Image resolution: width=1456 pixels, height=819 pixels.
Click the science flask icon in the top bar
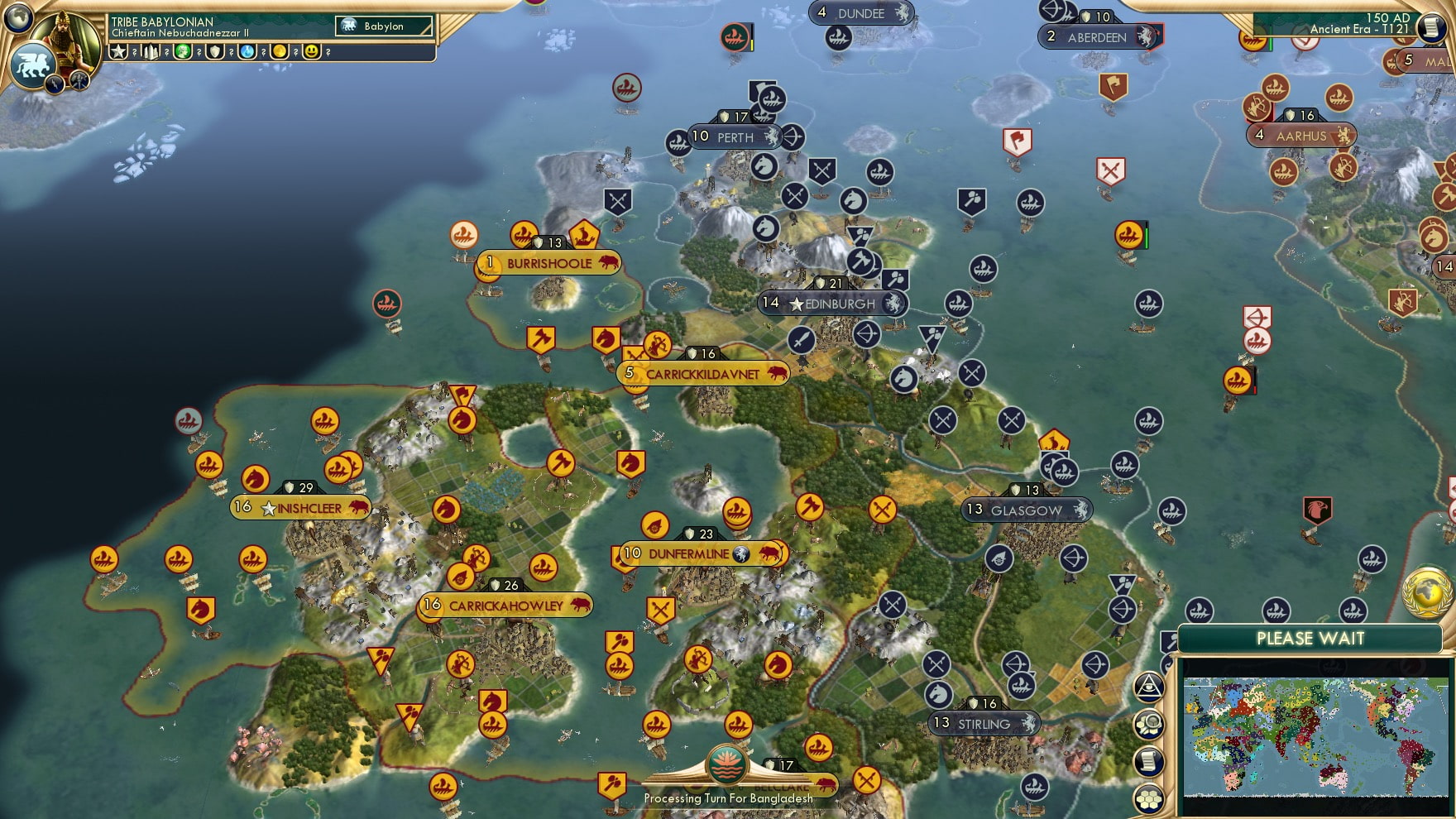pyautogui.click(x=246, y=53)
